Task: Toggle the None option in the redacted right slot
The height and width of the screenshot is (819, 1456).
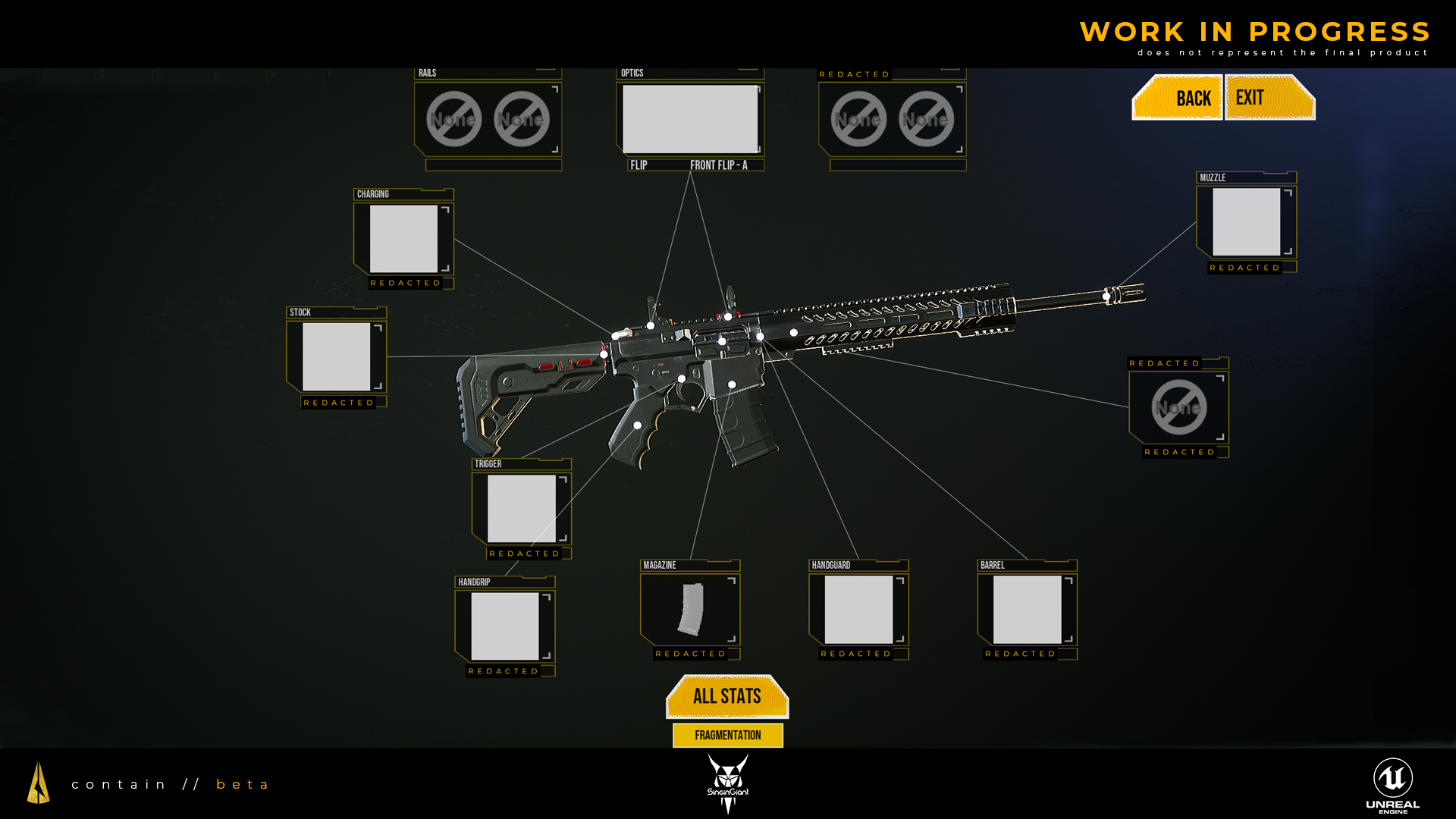Action: point(1179,407)
